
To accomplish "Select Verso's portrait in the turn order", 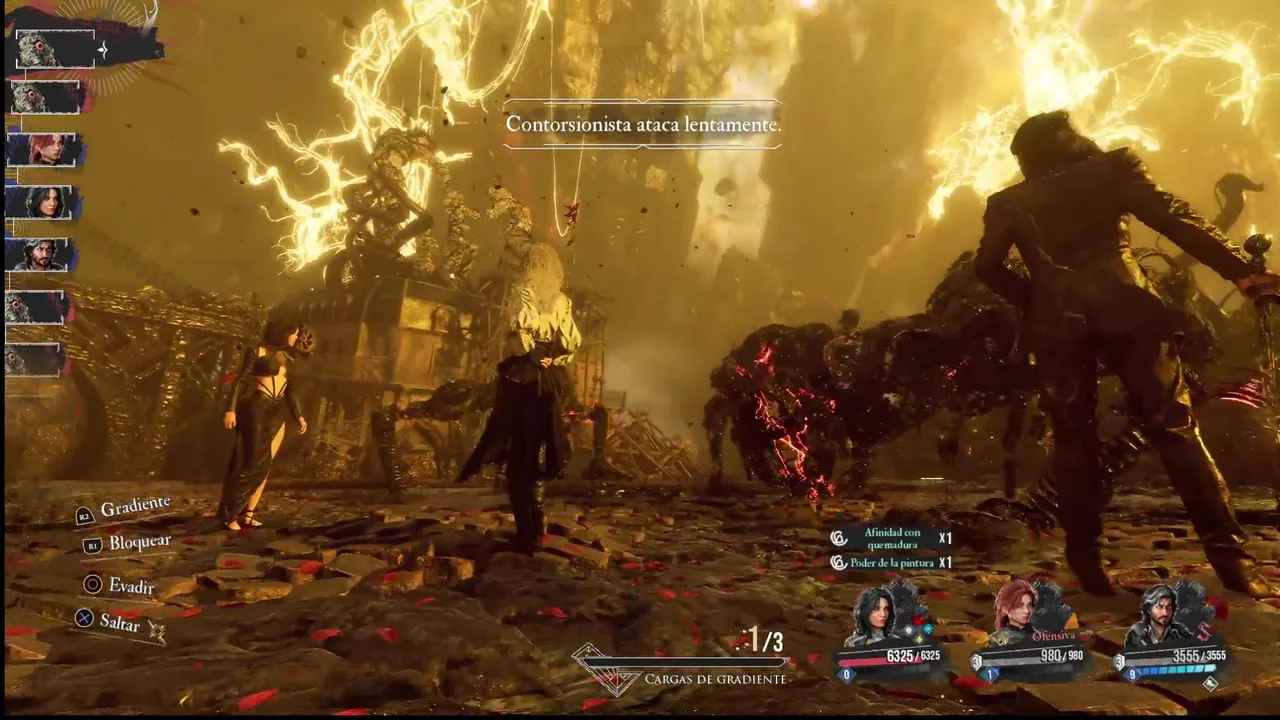I will point(41,255).
